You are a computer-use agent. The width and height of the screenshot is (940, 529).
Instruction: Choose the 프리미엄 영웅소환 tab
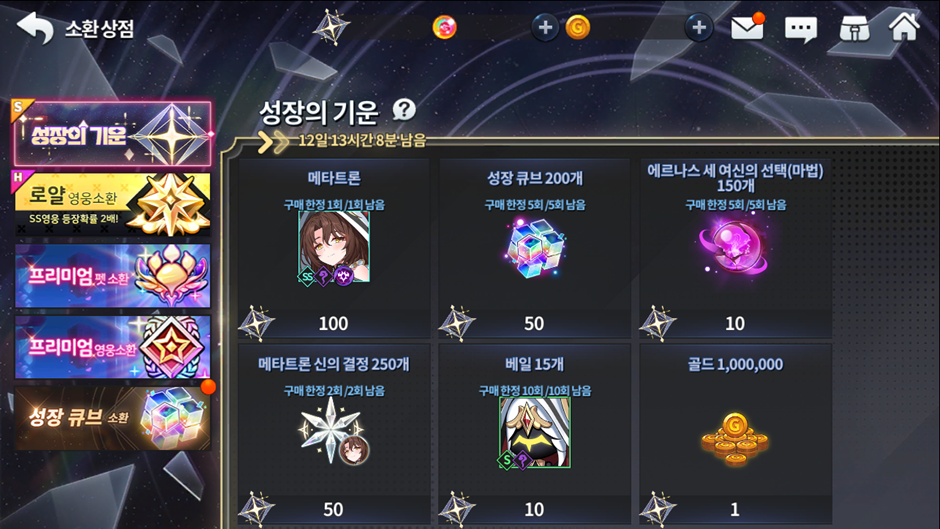pos(112,347)
